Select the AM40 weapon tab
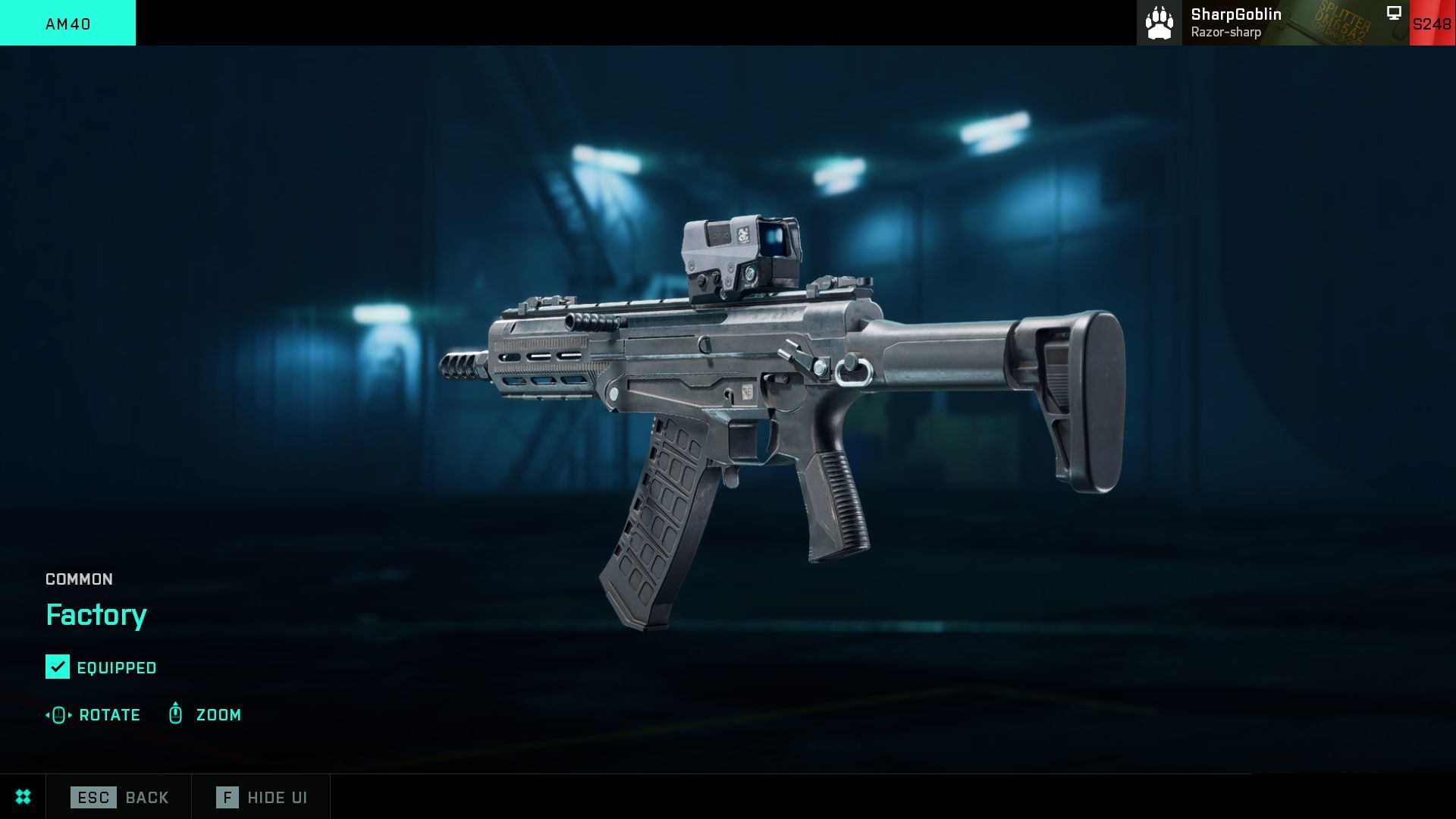1456x819 pixels. (67, 23)
